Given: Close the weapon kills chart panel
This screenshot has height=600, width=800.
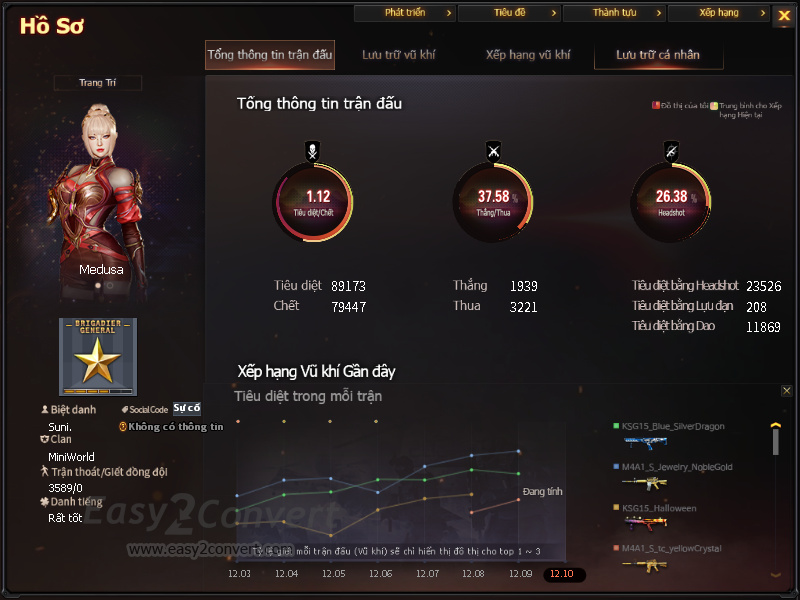Looking at the screenshot, I should 786,391.
